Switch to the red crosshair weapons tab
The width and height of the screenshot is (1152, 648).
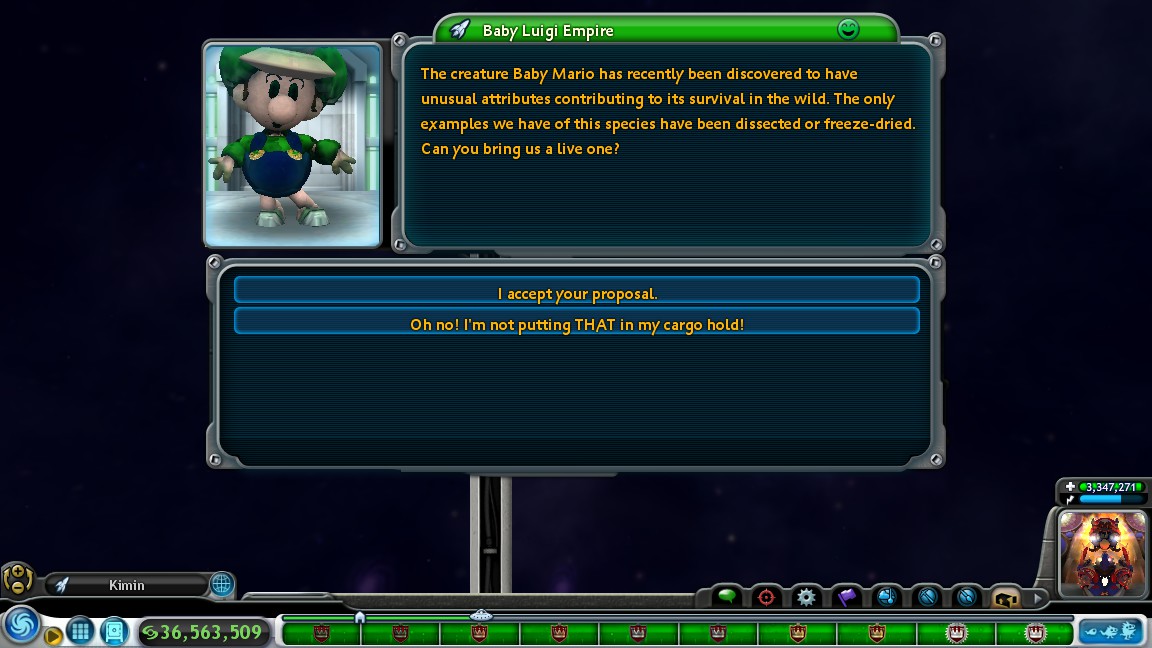(x=767, y=597)
